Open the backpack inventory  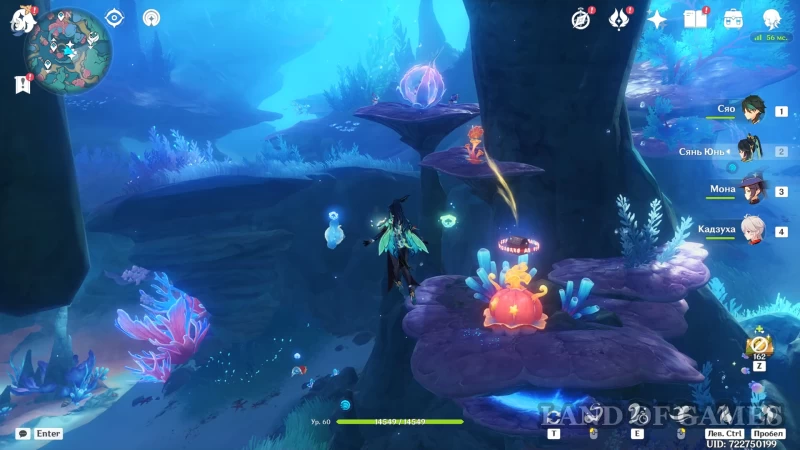[x=733, y=18]
